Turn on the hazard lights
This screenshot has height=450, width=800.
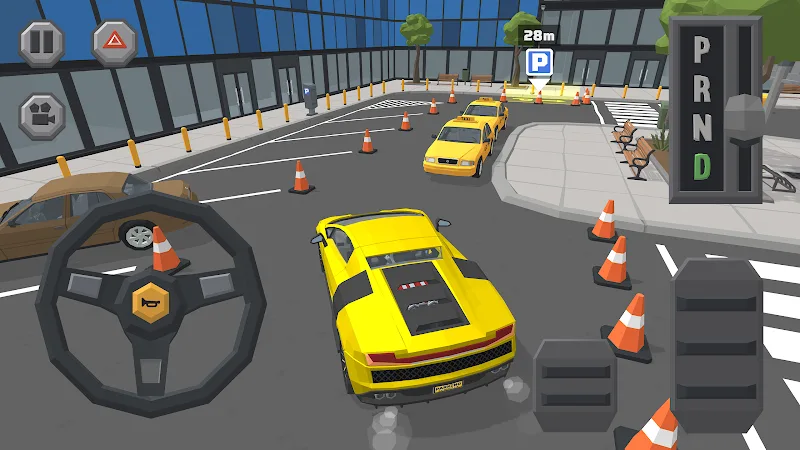115,41
